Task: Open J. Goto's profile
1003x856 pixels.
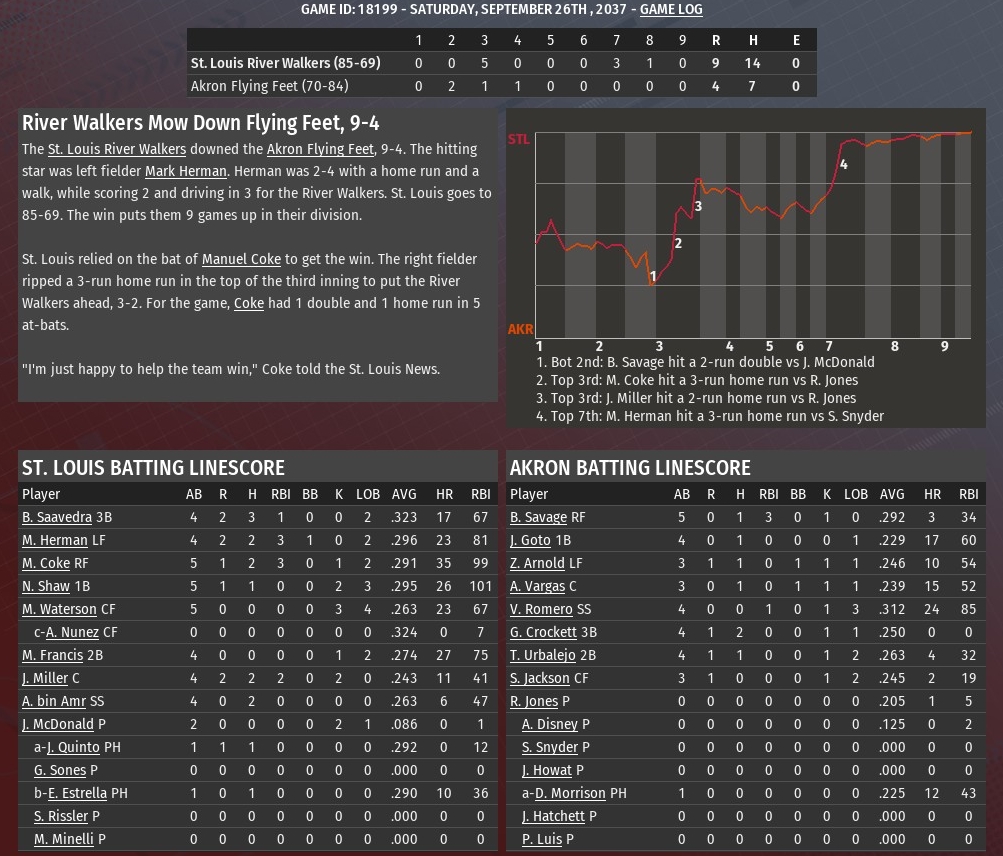Action: [530, 540]
